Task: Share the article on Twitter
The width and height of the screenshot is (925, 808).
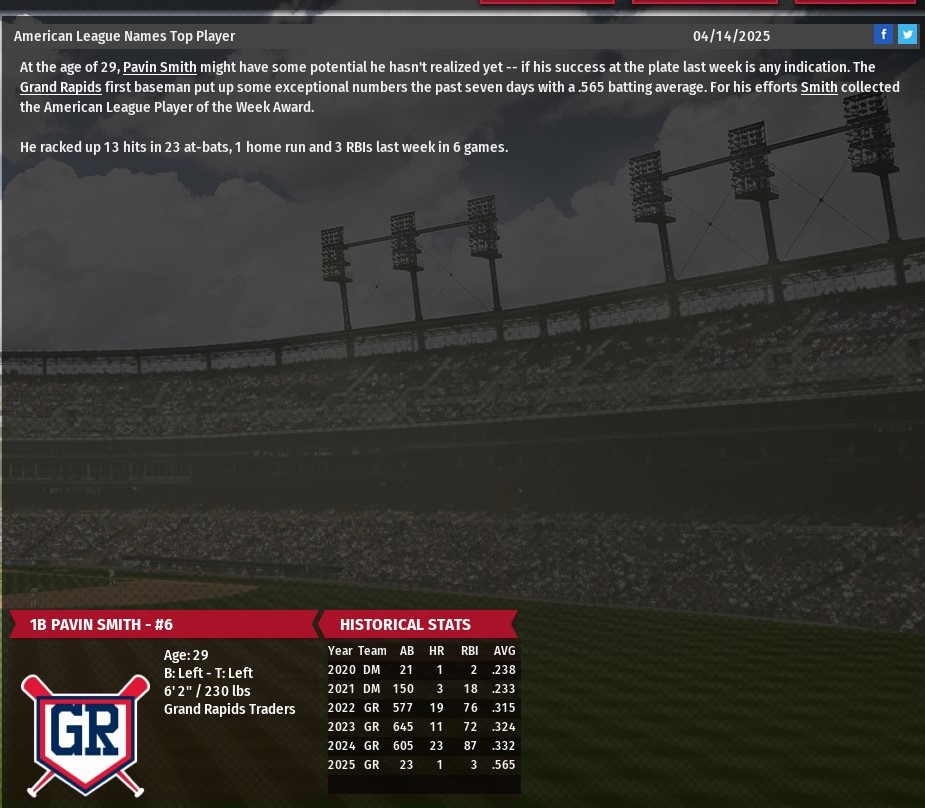Action: tap(907, 35)
